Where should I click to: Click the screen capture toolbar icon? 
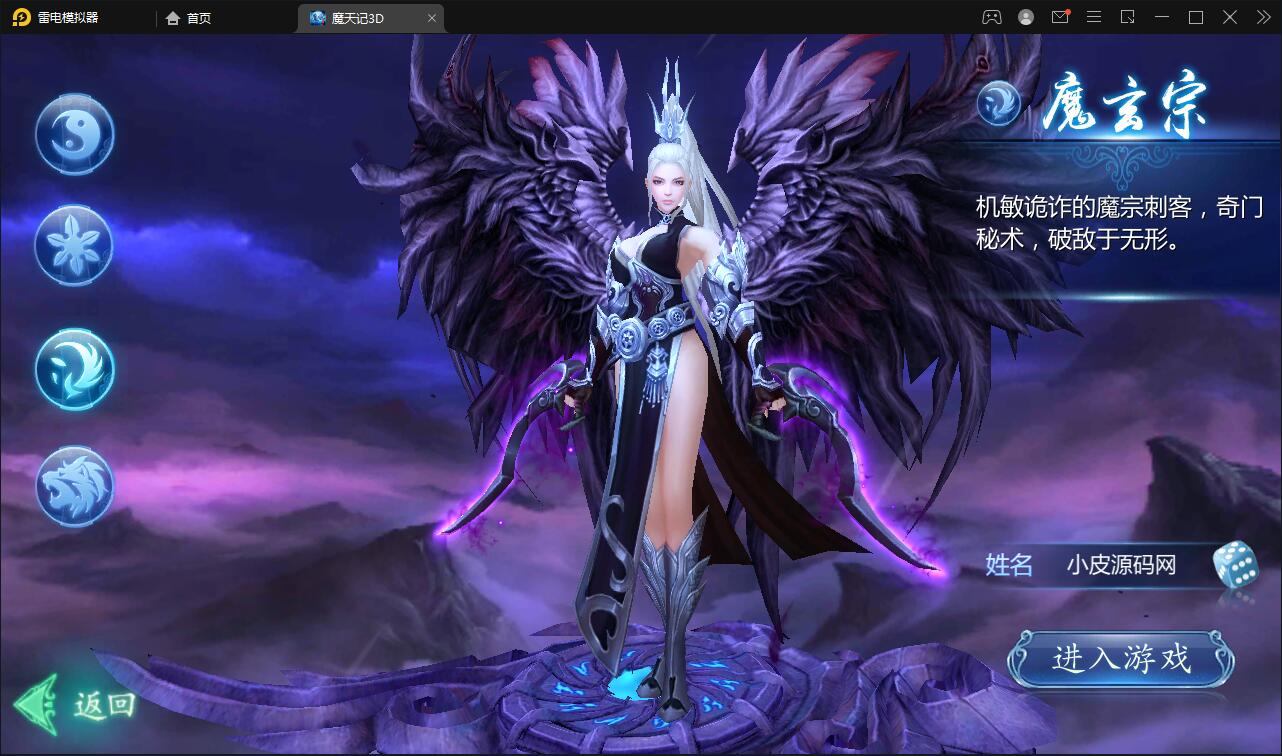[x=1129, y=17]
